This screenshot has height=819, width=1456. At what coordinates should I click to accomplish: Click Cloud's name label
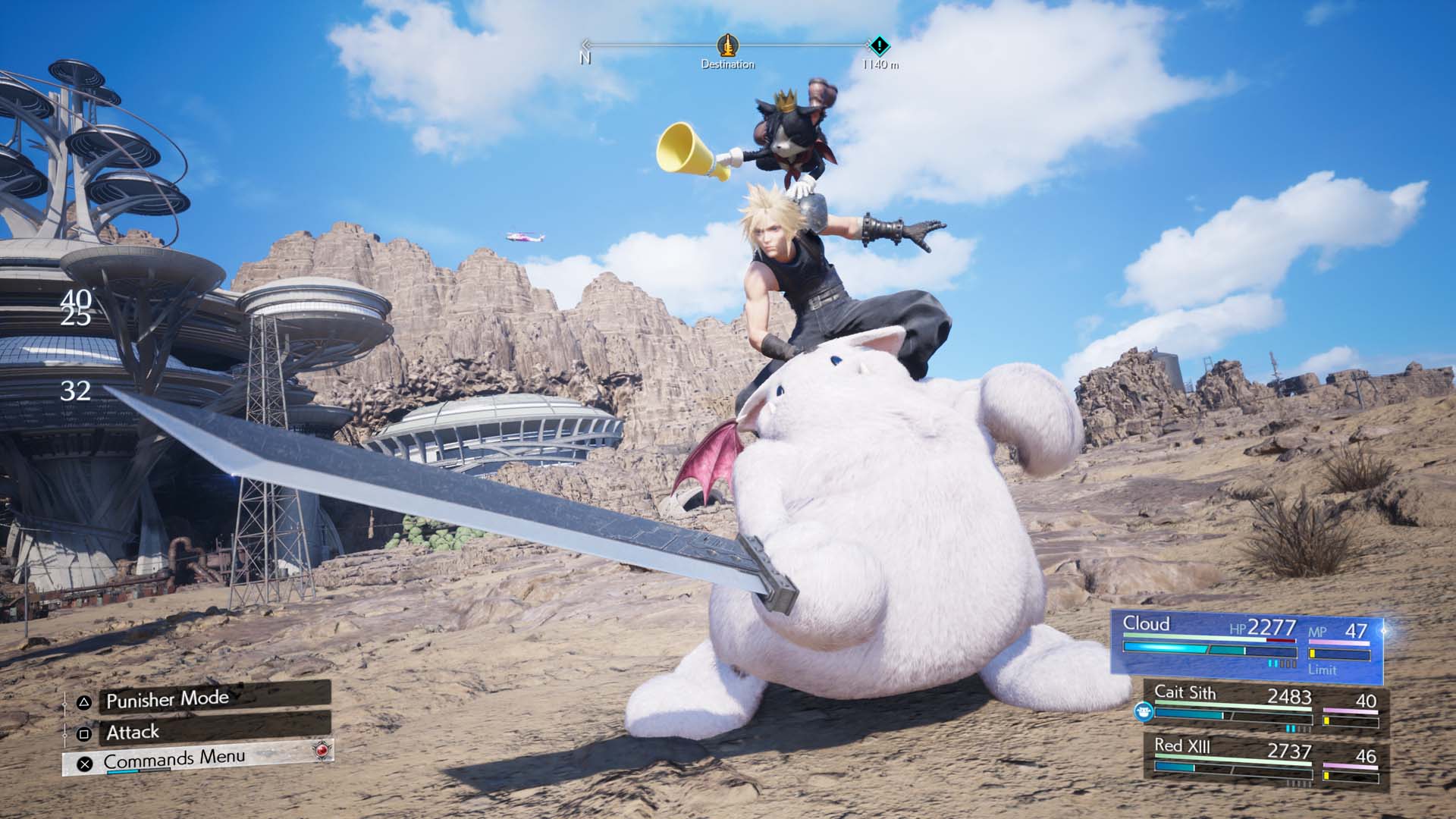(x=1147, y=624)
